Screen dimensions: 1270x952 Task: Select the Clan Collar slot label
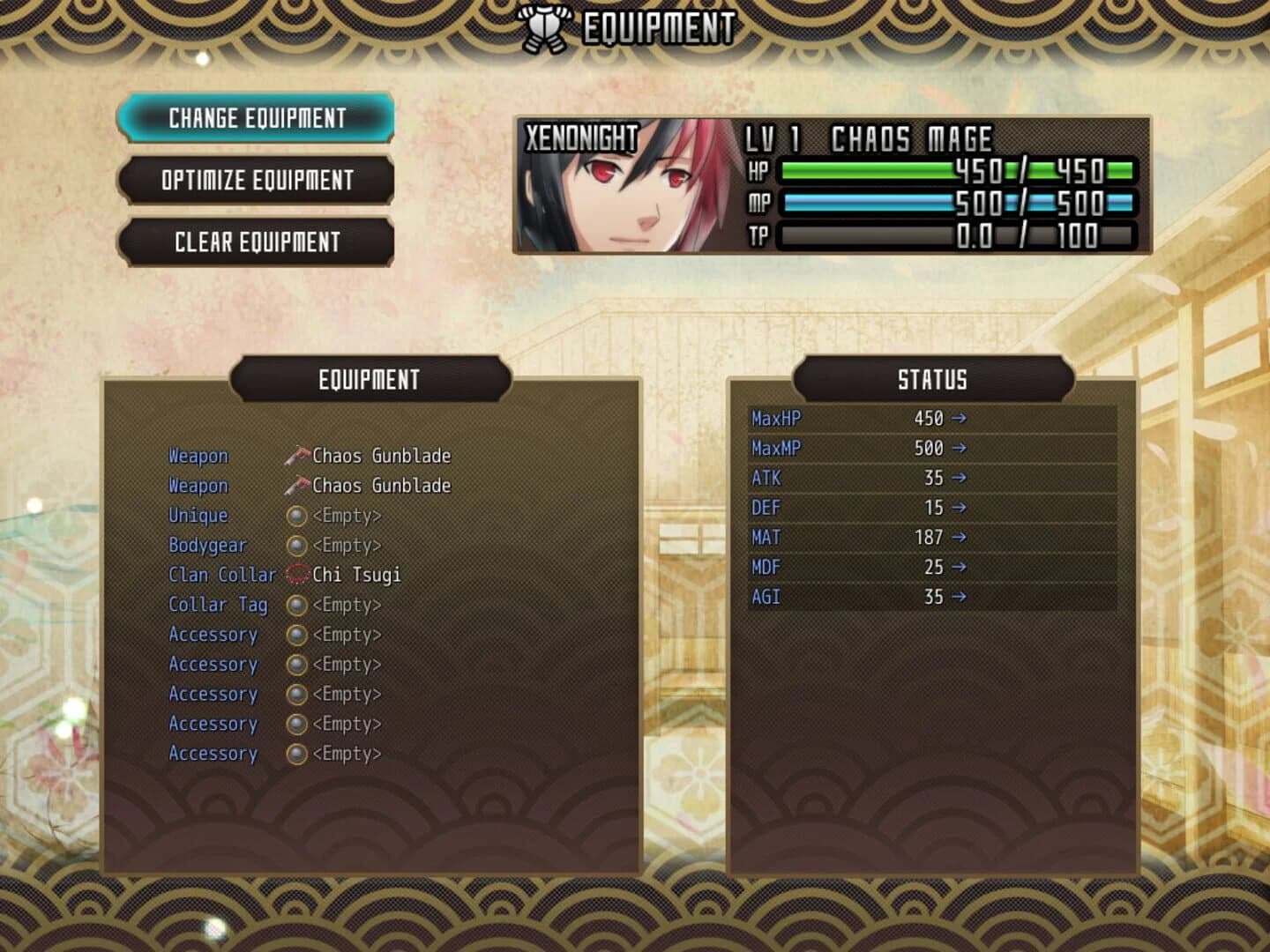222,574
